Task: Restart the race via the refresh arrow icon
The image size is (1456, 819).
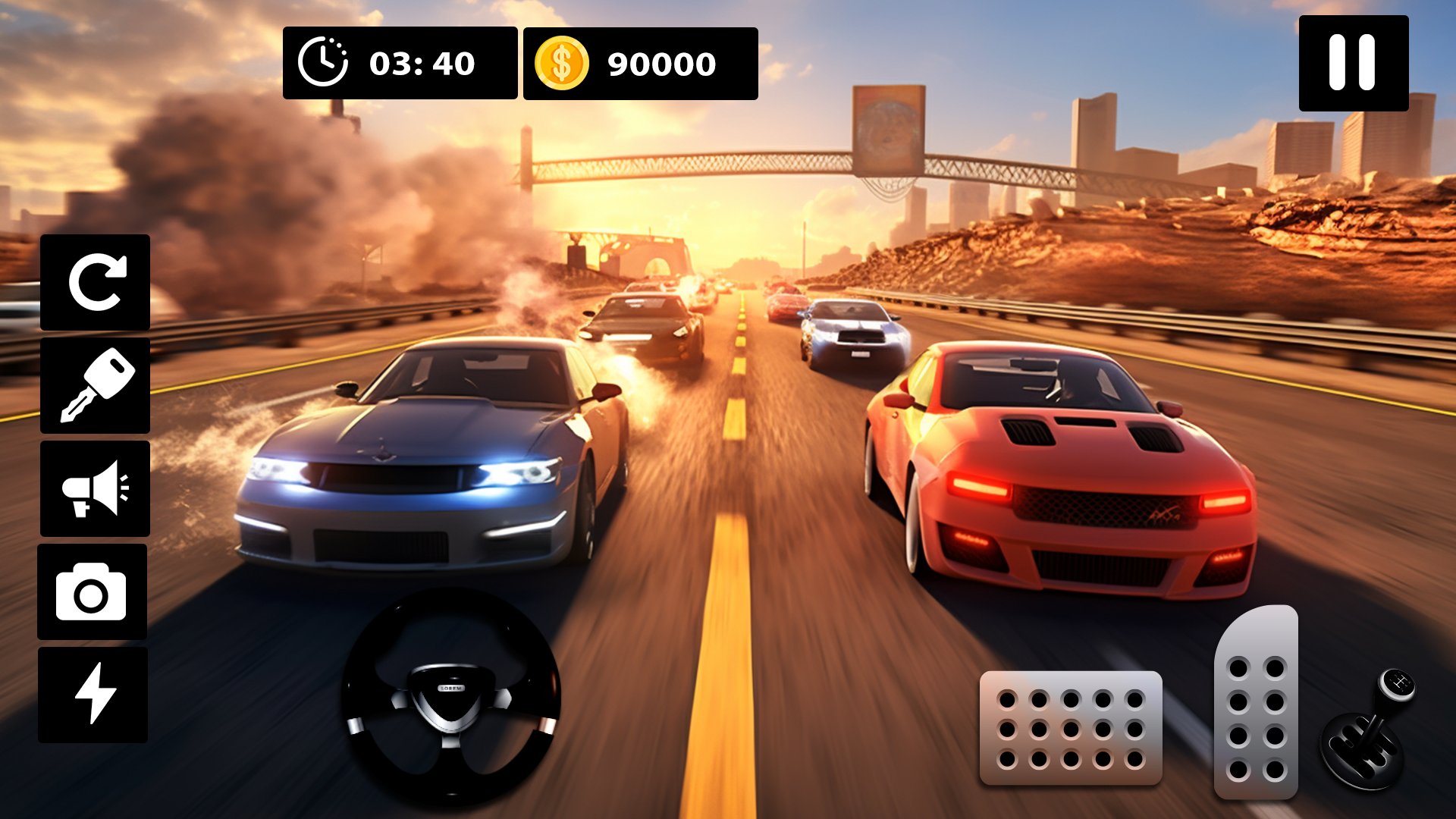Action: point(96,282)
